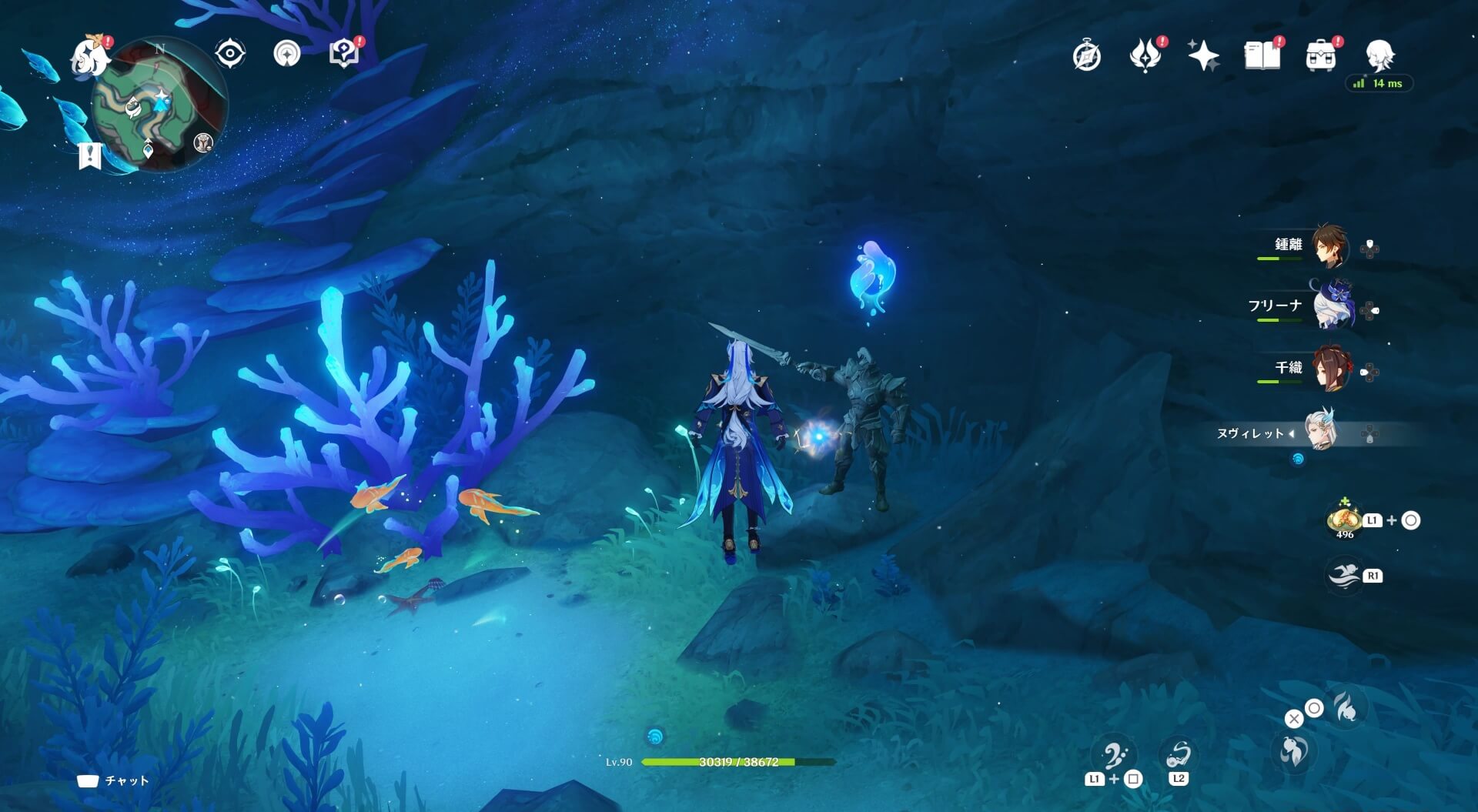Open the Adventurer Handbook book icon
Viewport: 1478px width, 812px height.
coord(1262,55)
